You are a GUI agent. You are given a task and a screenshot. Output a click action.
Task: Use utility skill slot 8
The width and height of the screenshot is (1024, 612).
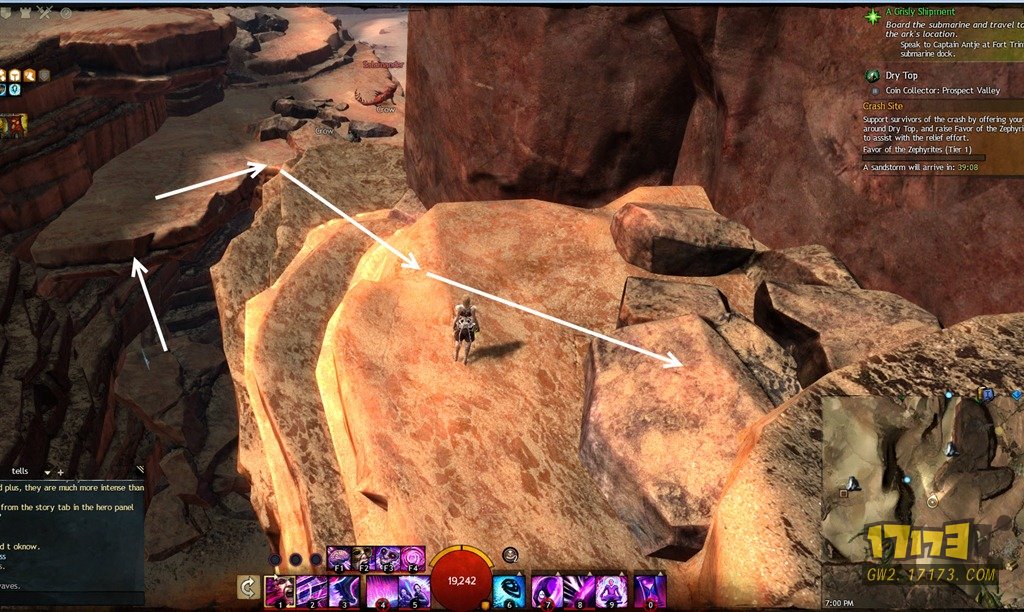click(579, 591)
